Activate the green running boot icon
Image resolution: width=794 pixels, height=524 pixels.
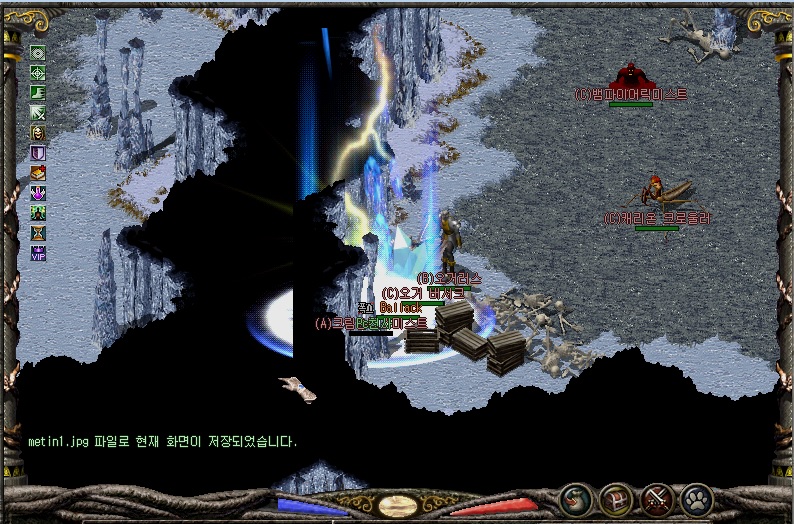(38, 93)
